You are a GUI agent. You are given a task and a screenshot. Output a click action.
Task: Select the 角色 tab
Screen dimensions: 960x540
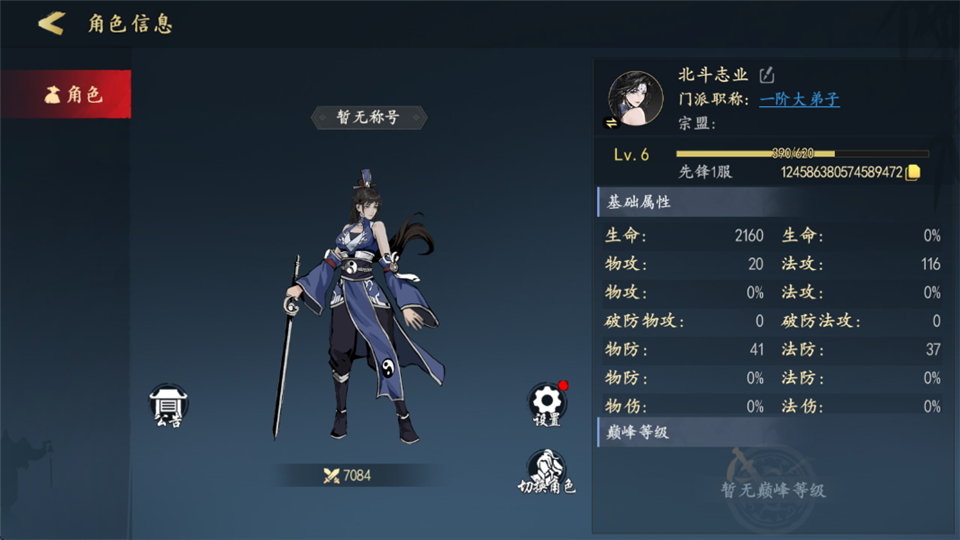coord(66,95)
